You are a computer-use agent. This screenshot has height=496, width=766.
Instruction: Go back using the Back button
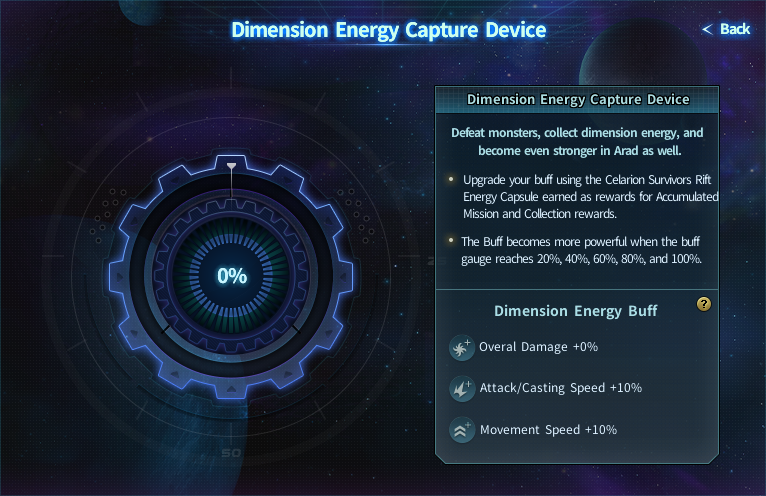pyautogui.click(x=727, y=29)
